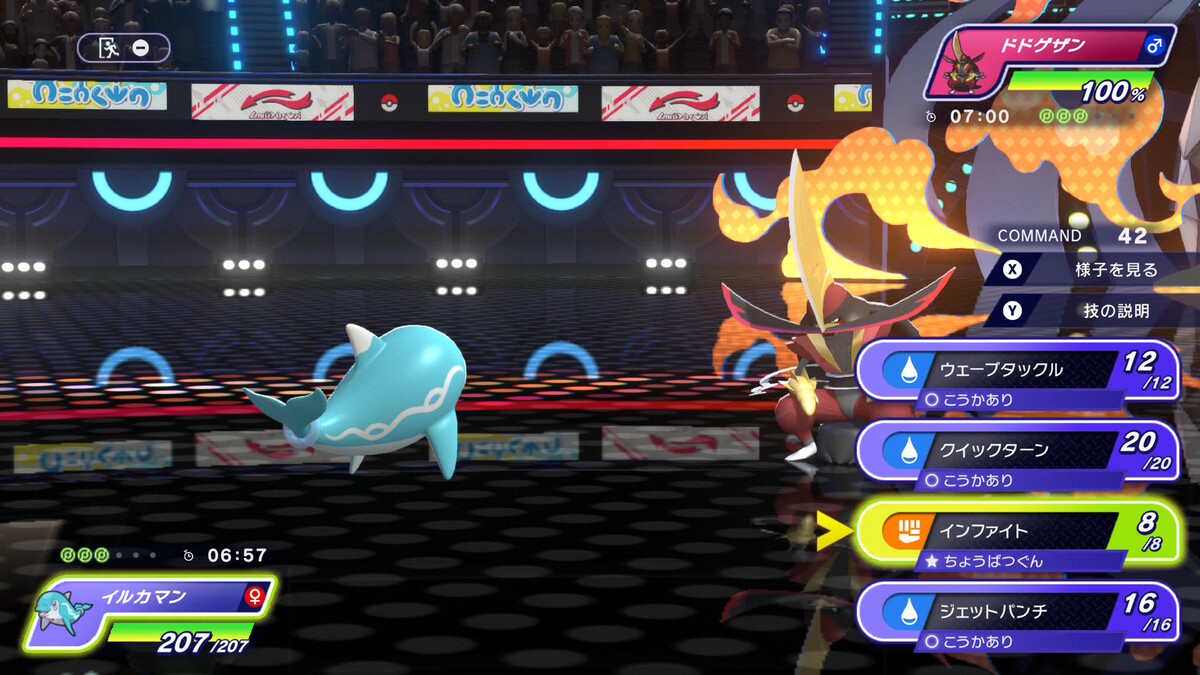Use the インファイト fighting move
This screenshot has width=1200, height=675.
click(1015, 531)
